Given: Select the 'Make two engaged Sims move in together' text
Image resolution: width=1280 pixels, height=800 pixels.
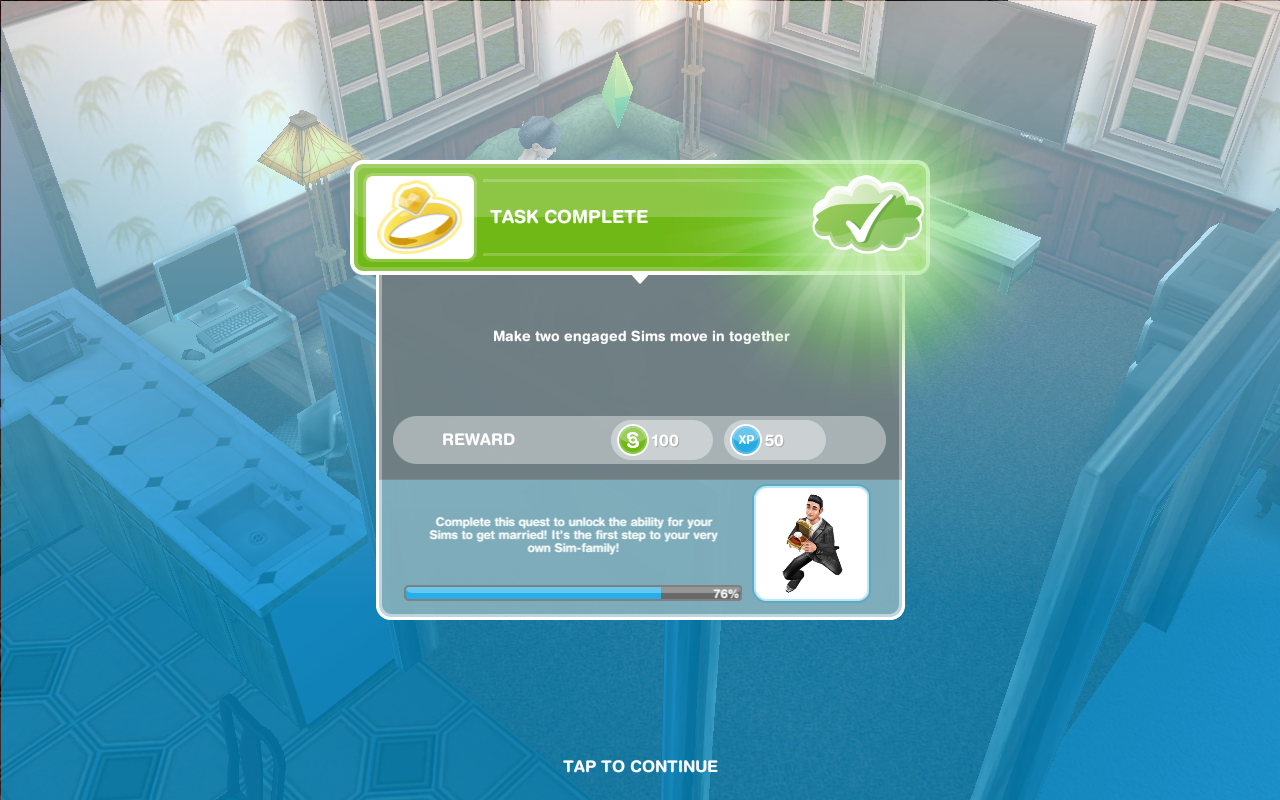Looking at the screenshot, I should pos(640,336).
